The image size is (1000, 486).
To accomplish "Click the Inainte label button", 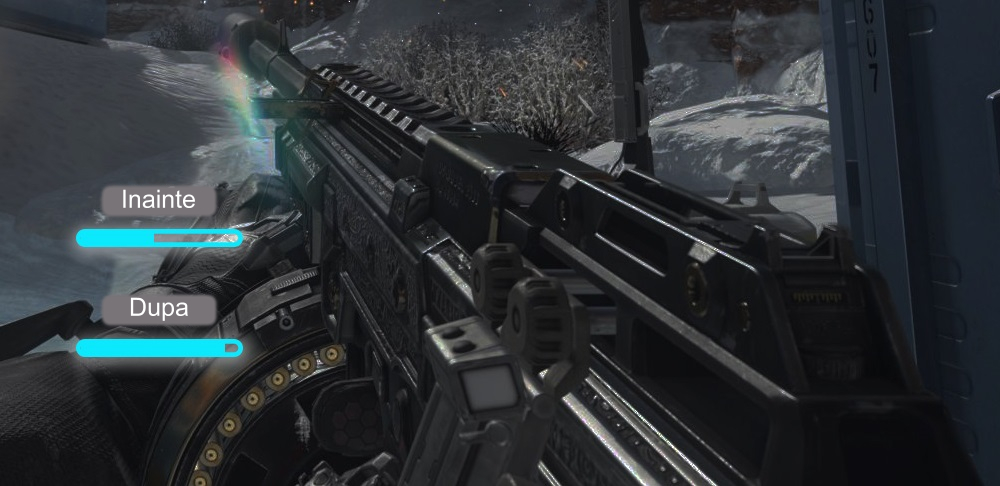I will pyautogui.click(x=159, y=200).
